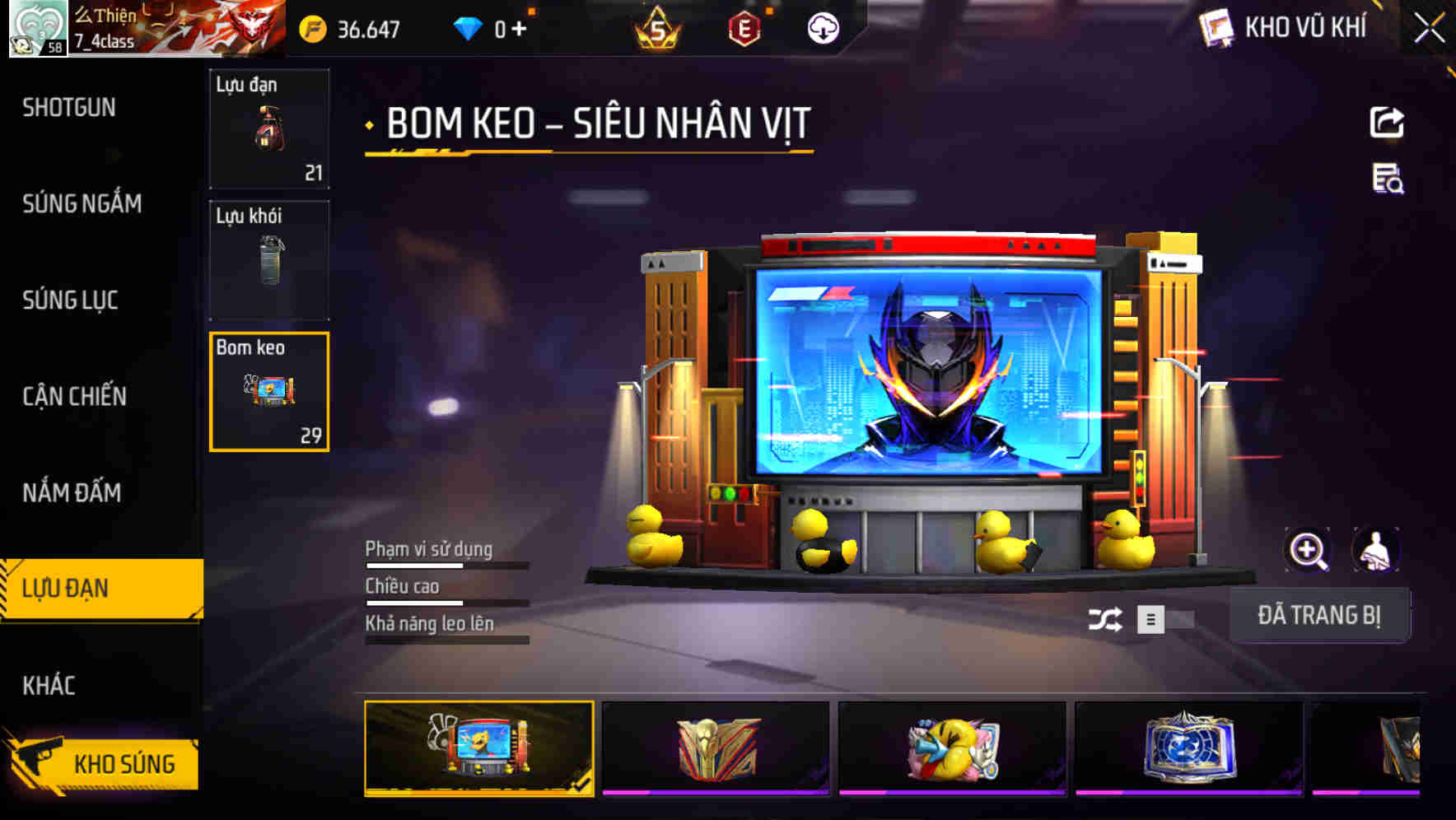Click the E badge icon in top bar
This screenshot has width=1456, height=820.
(x=745, y=28)
